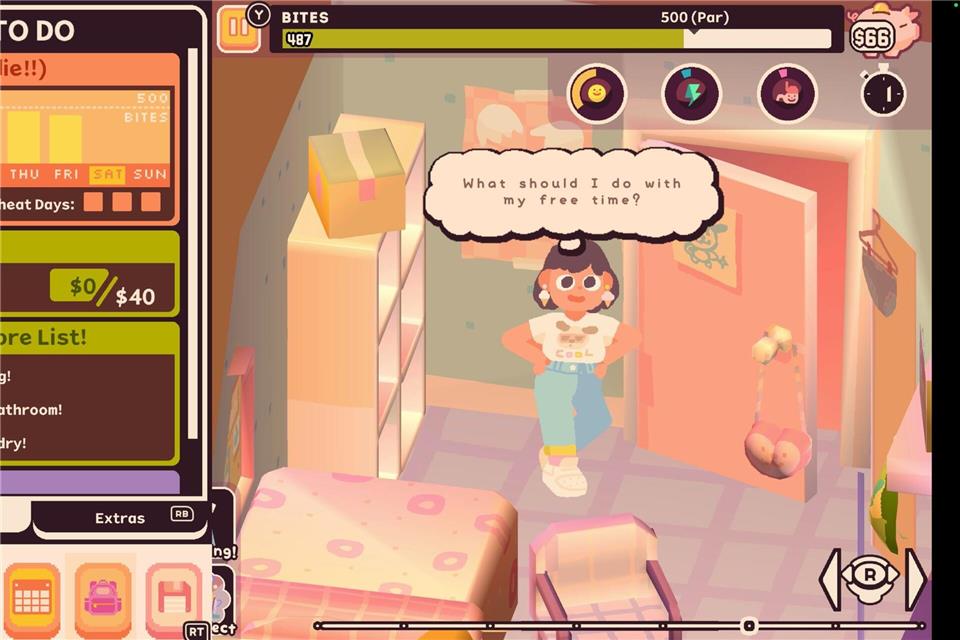Rotate the camera with the right arrow
The image size is (960, 640).
tap(915, 579)
